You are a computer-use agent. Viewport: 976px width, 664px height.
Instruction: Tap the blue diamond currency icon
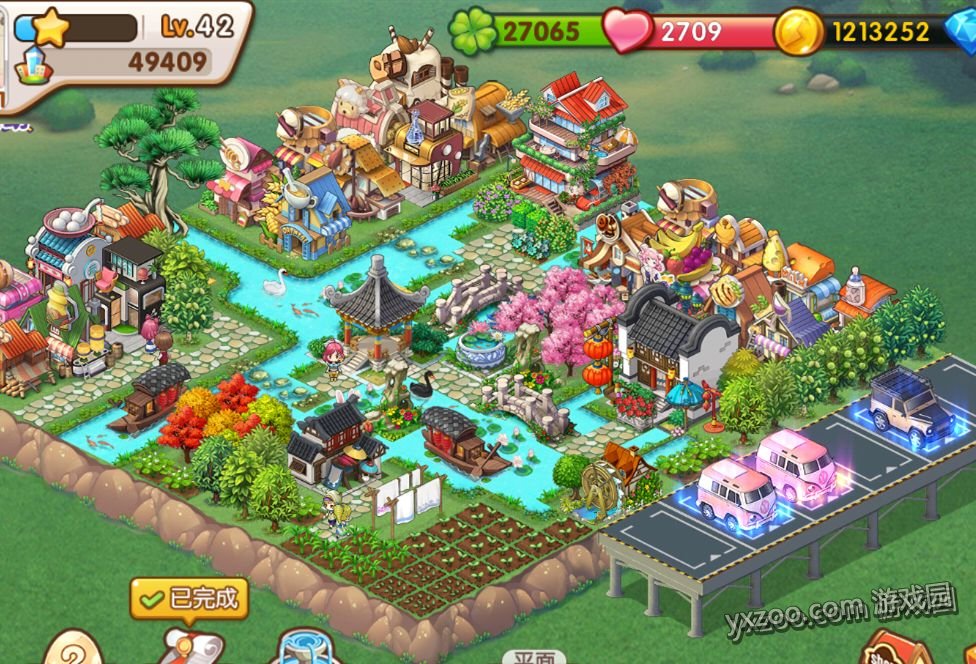[961, 31]
